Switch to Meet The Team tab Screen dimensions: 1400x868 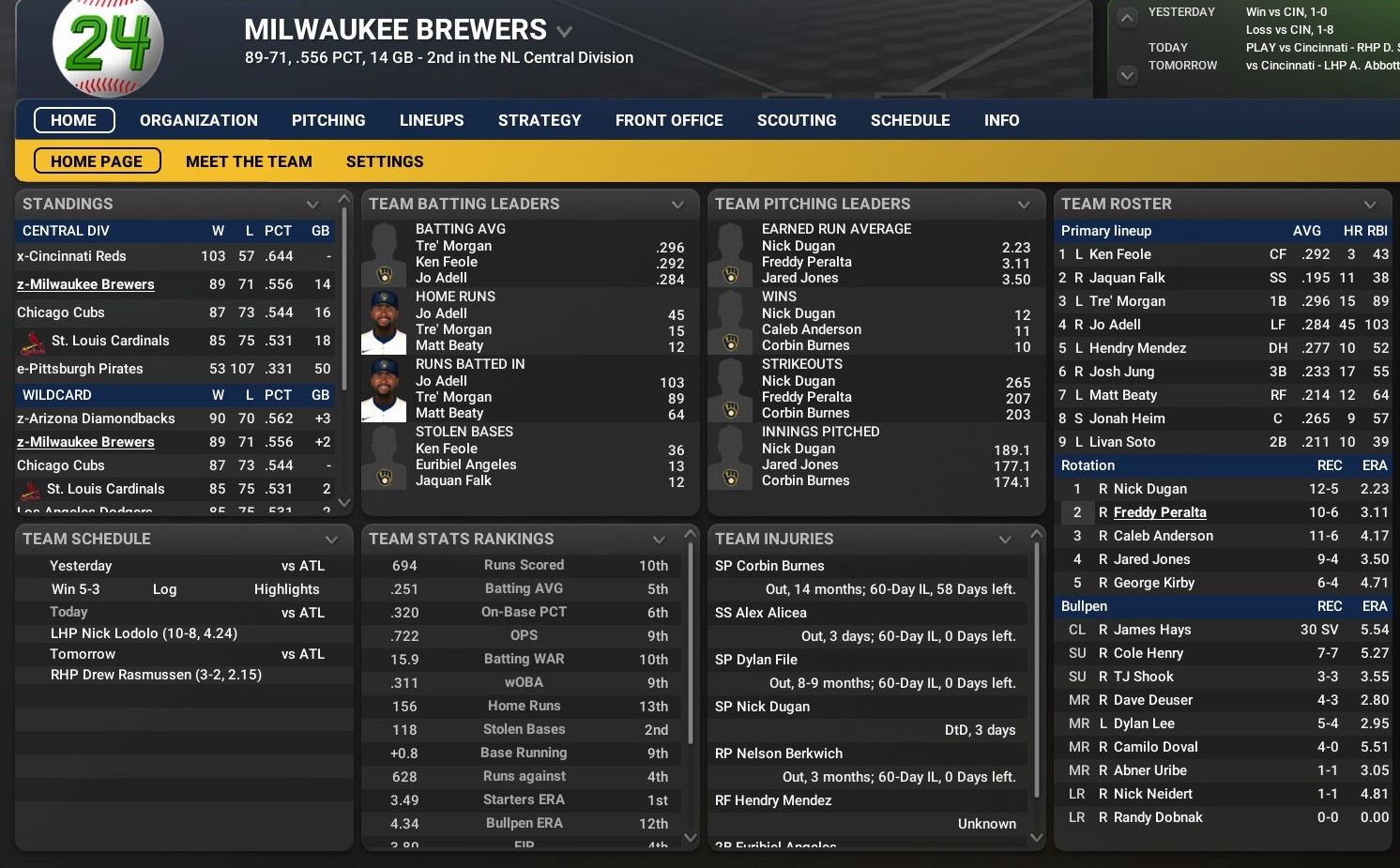click(249, 161)
